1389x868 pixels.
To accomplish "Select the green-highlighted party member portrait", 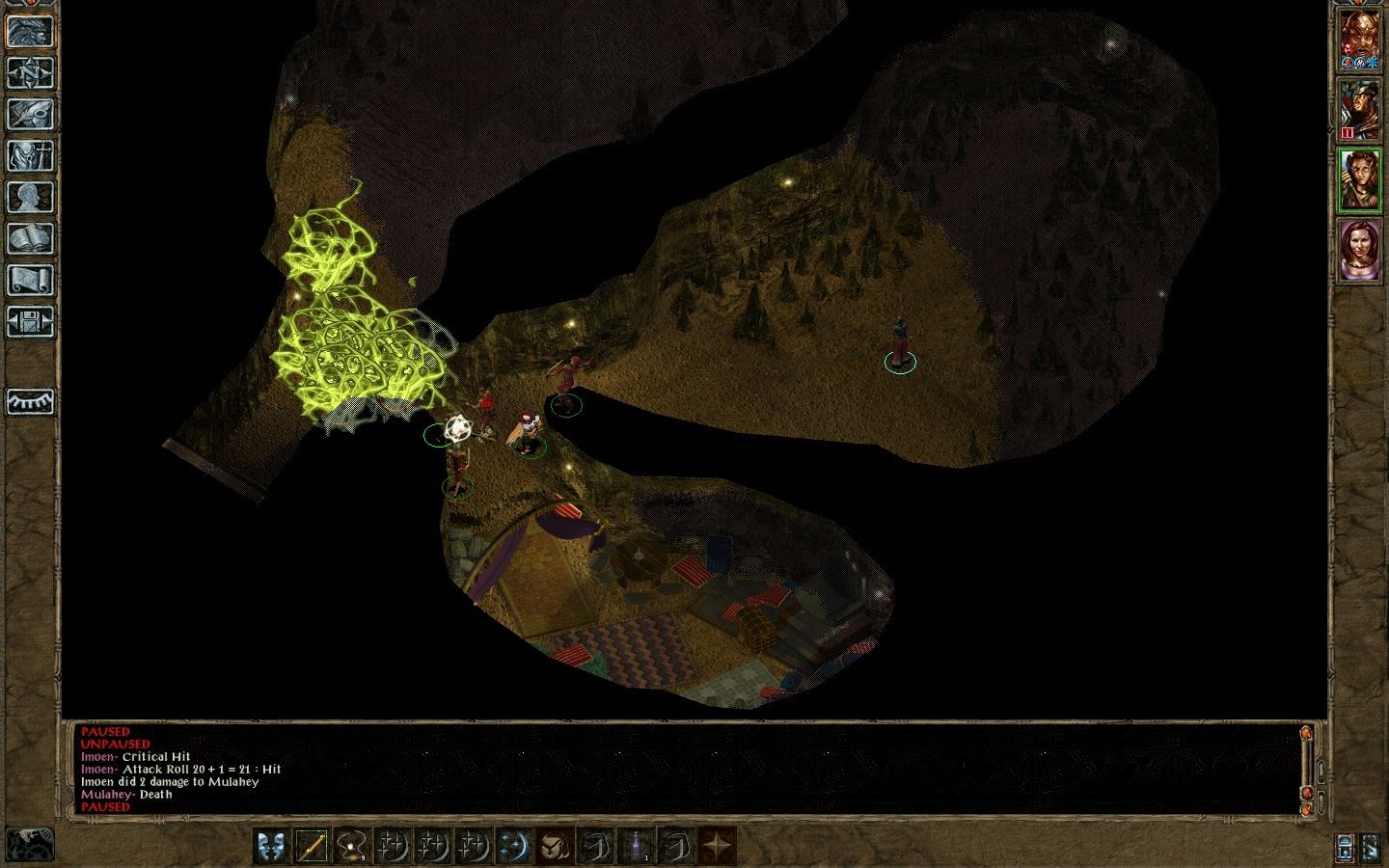I will click(1359, 180).
